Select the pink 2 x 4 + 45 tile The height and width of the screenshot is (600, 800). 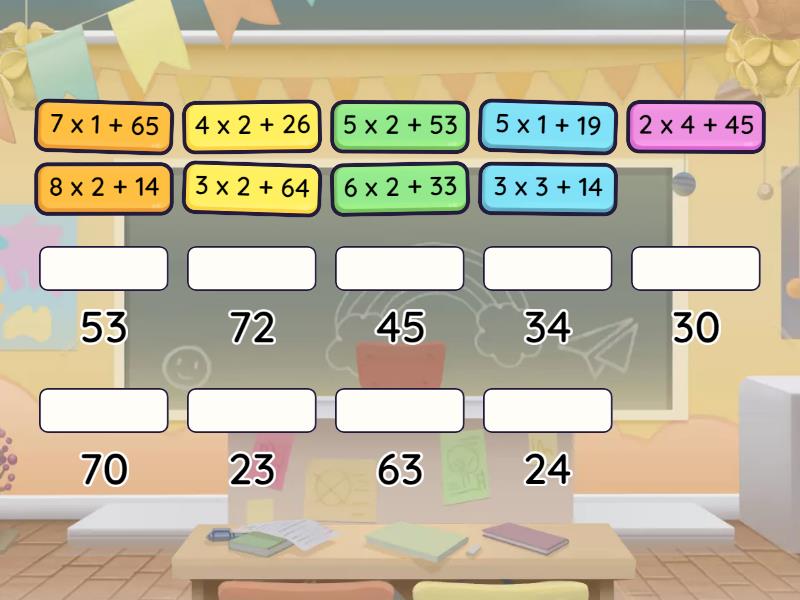pyautogui.click(x=696, y=126)
